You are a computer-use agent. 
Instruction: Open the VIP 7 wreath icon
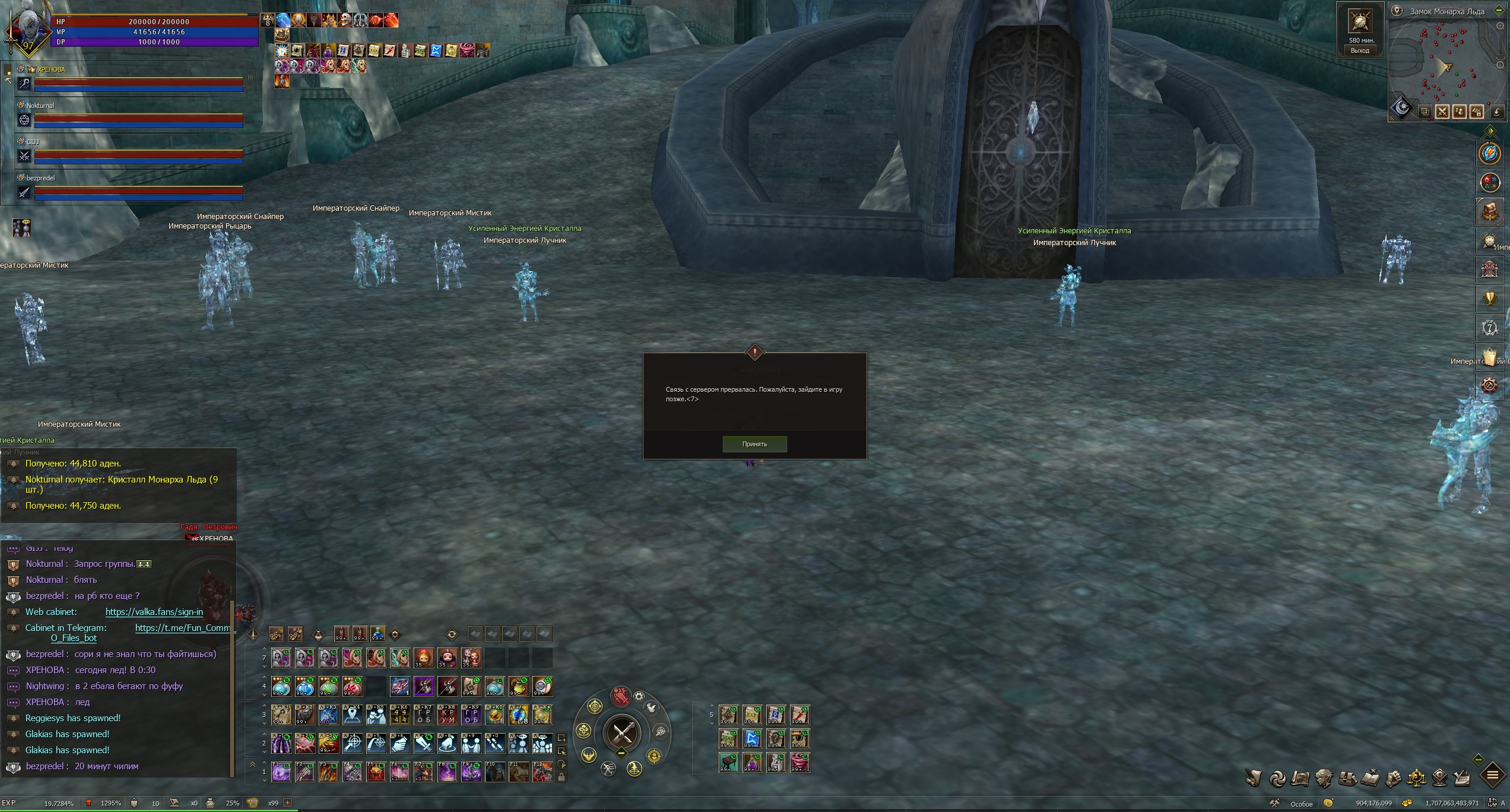click(x=1490, y=328)
